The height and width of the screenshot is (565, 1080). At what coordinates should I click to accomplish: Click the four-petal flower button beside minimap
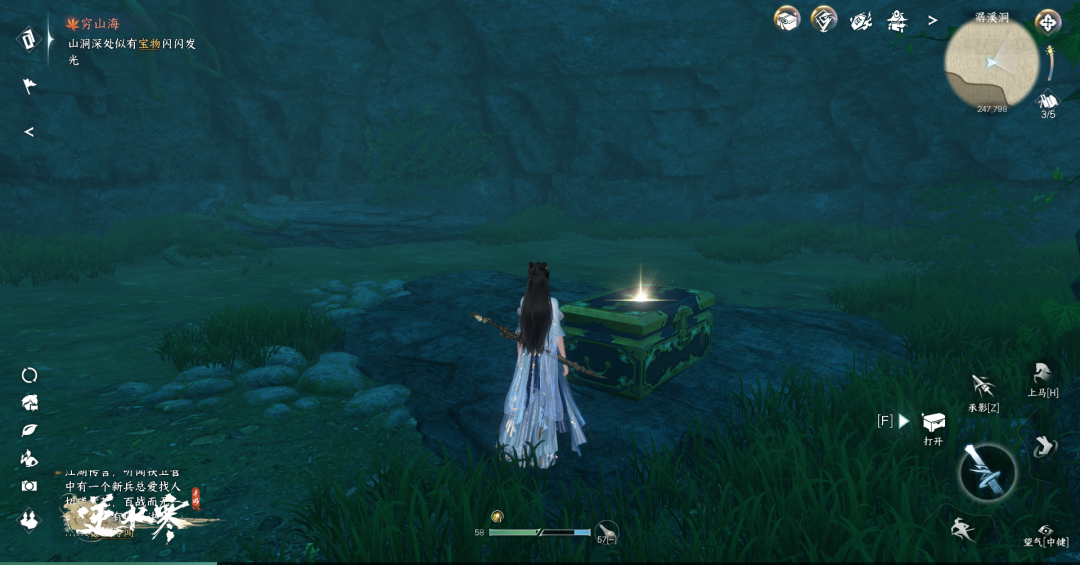point(1048,21)
